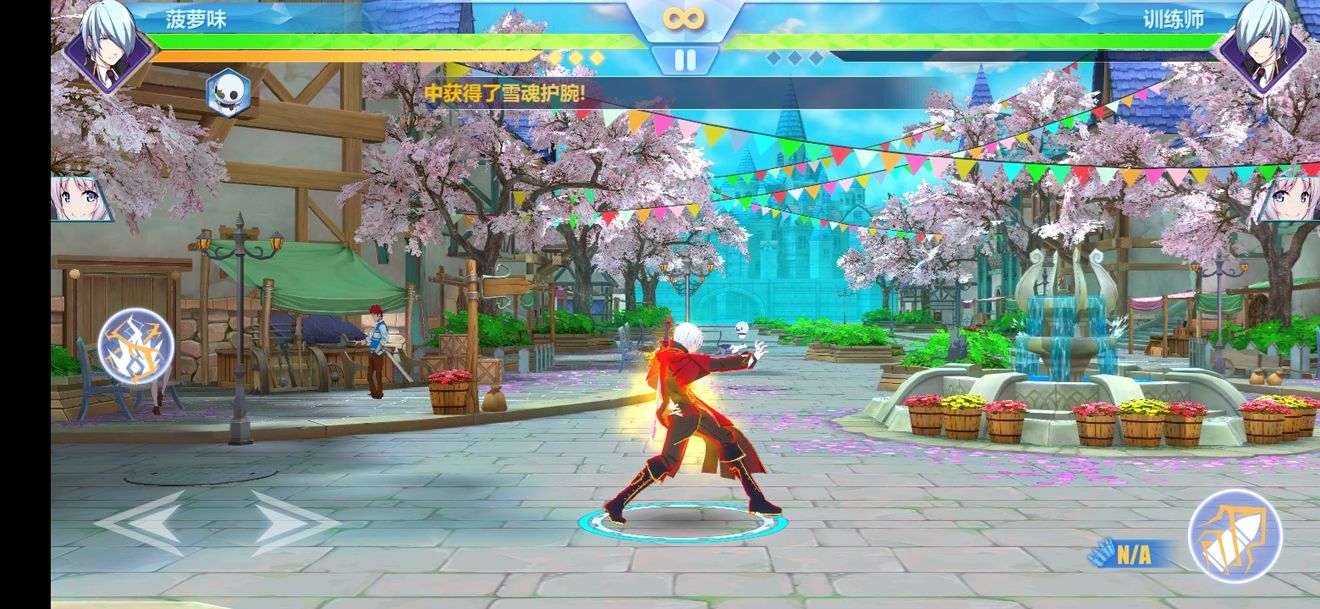Tap the move right arrow

(x=293, y=522)
